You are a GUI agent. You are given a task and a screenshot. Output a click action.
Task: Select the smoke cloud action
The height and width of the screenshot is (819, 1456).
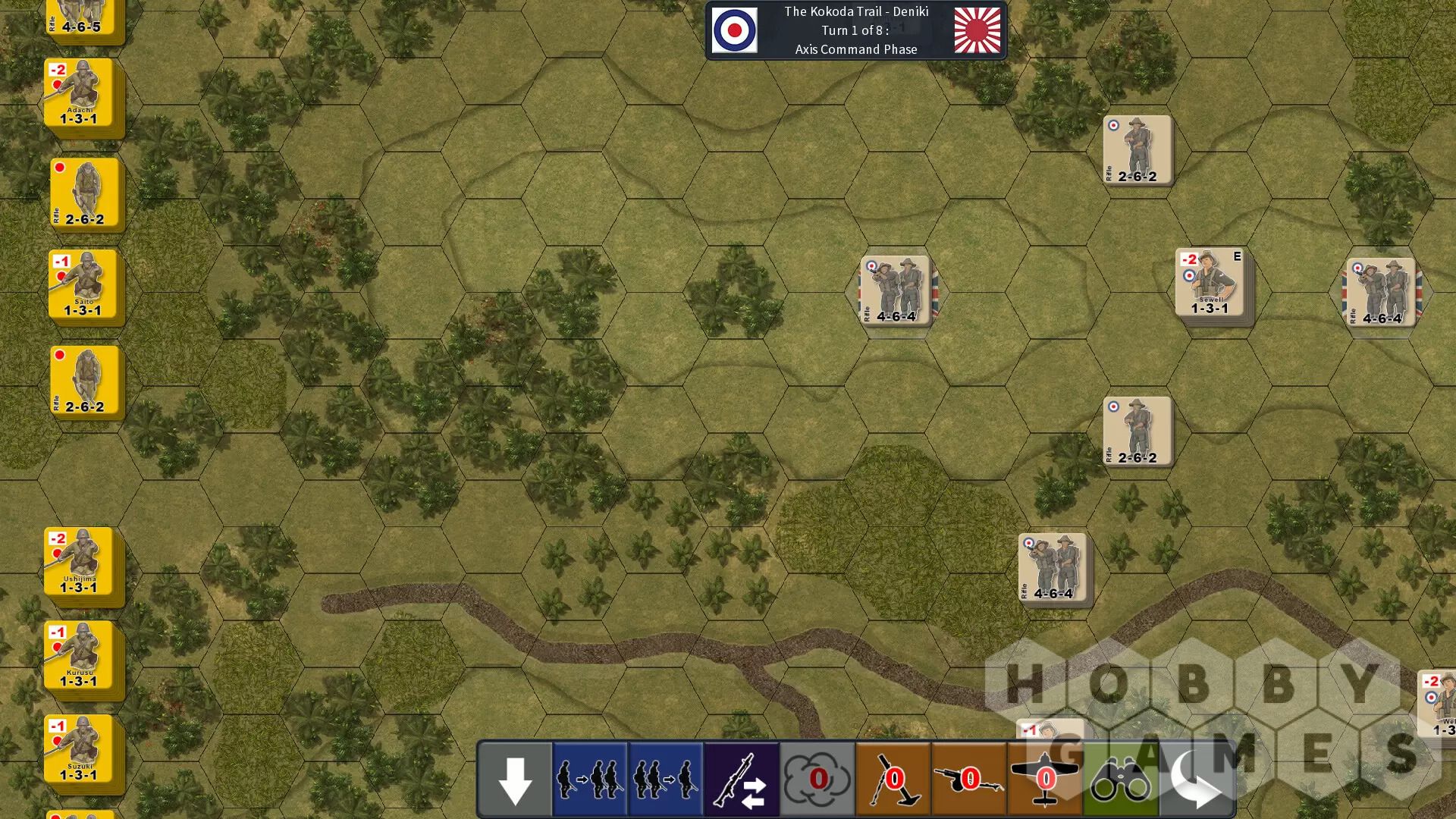tap(817, 780)
